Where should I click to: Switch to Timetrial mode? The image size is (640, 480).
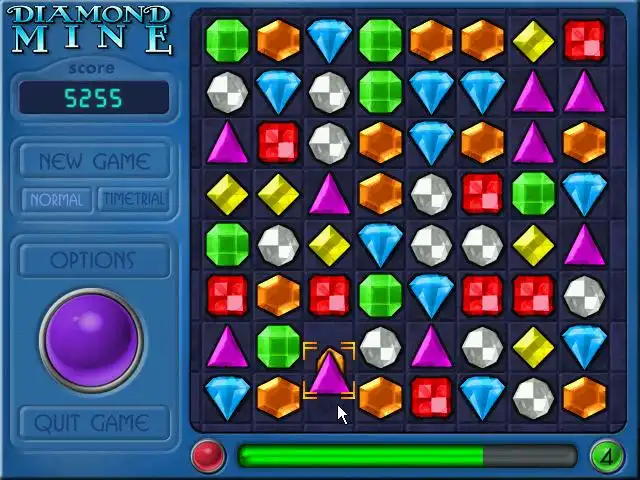133,199
